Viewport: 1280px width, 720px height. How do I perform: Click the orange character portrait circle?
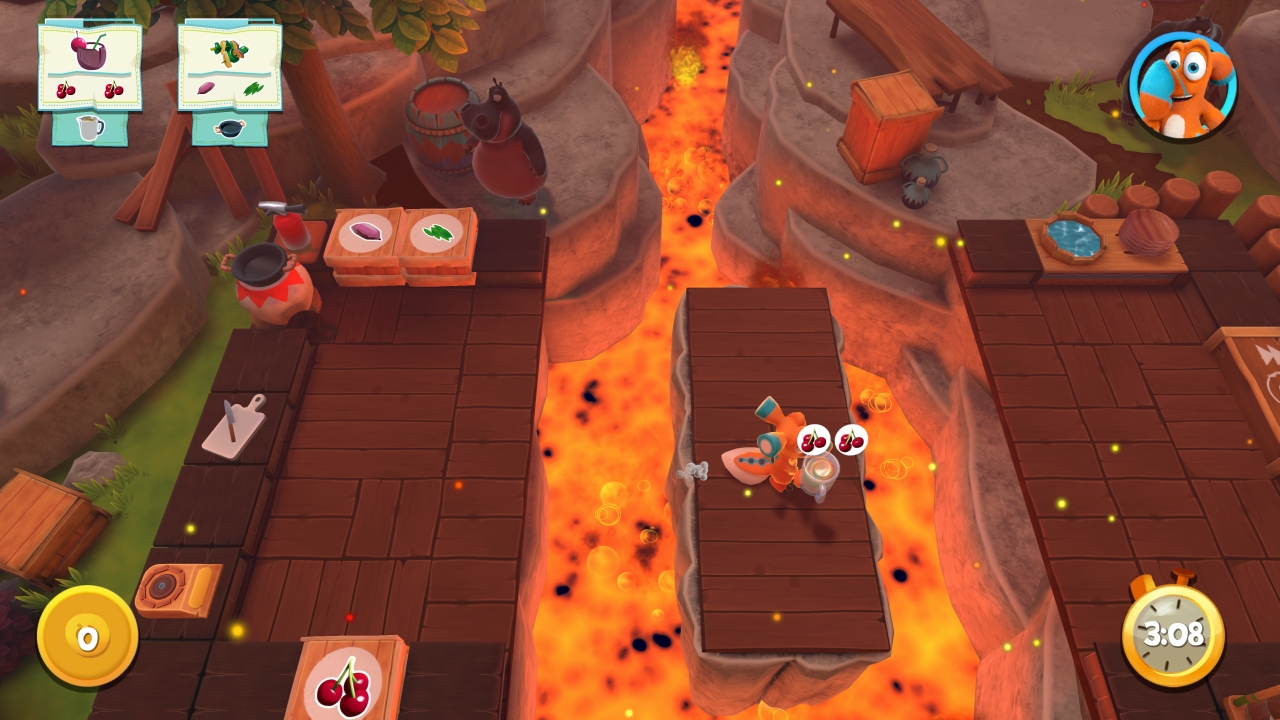pos(1185,85)
